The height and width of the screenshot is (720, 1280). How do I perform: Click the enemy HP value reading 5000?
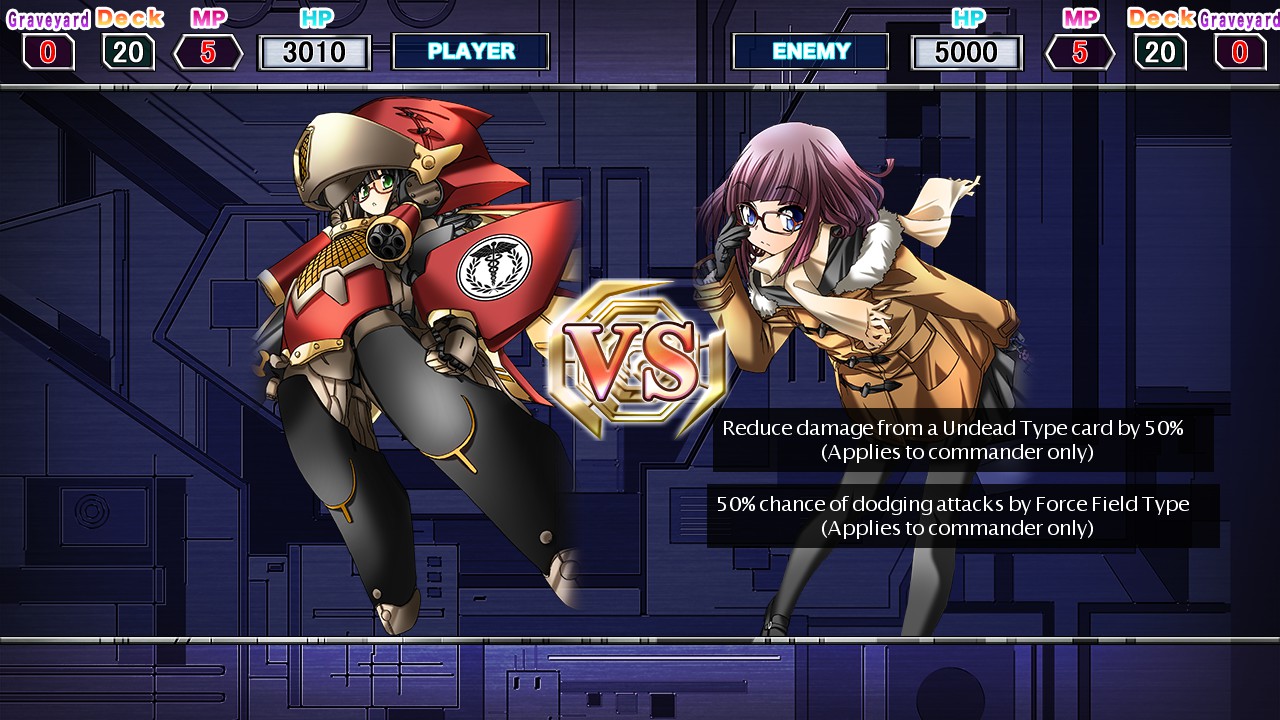966,51
